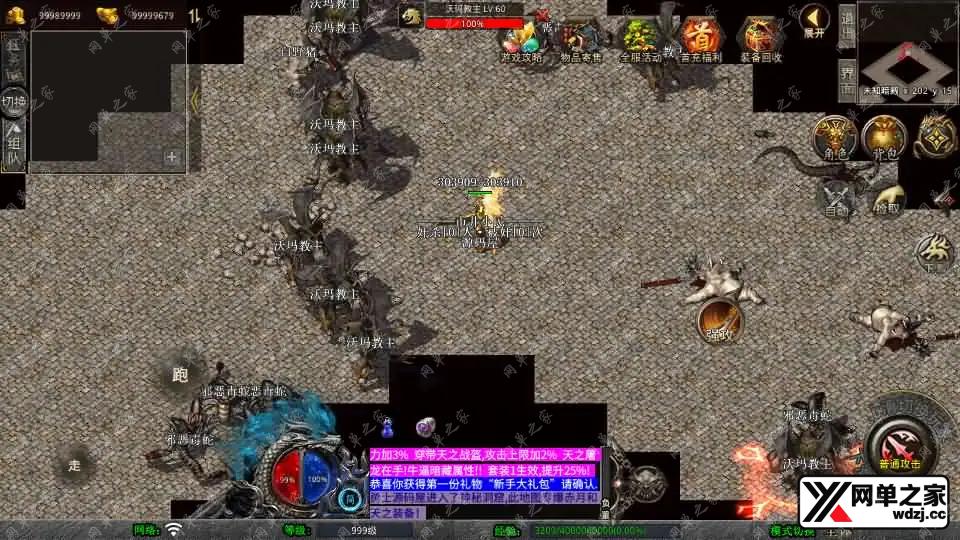Open the 物品寄售 item consignment menu
The width and height of the screenshot is (960, 540).
point(582,42)
